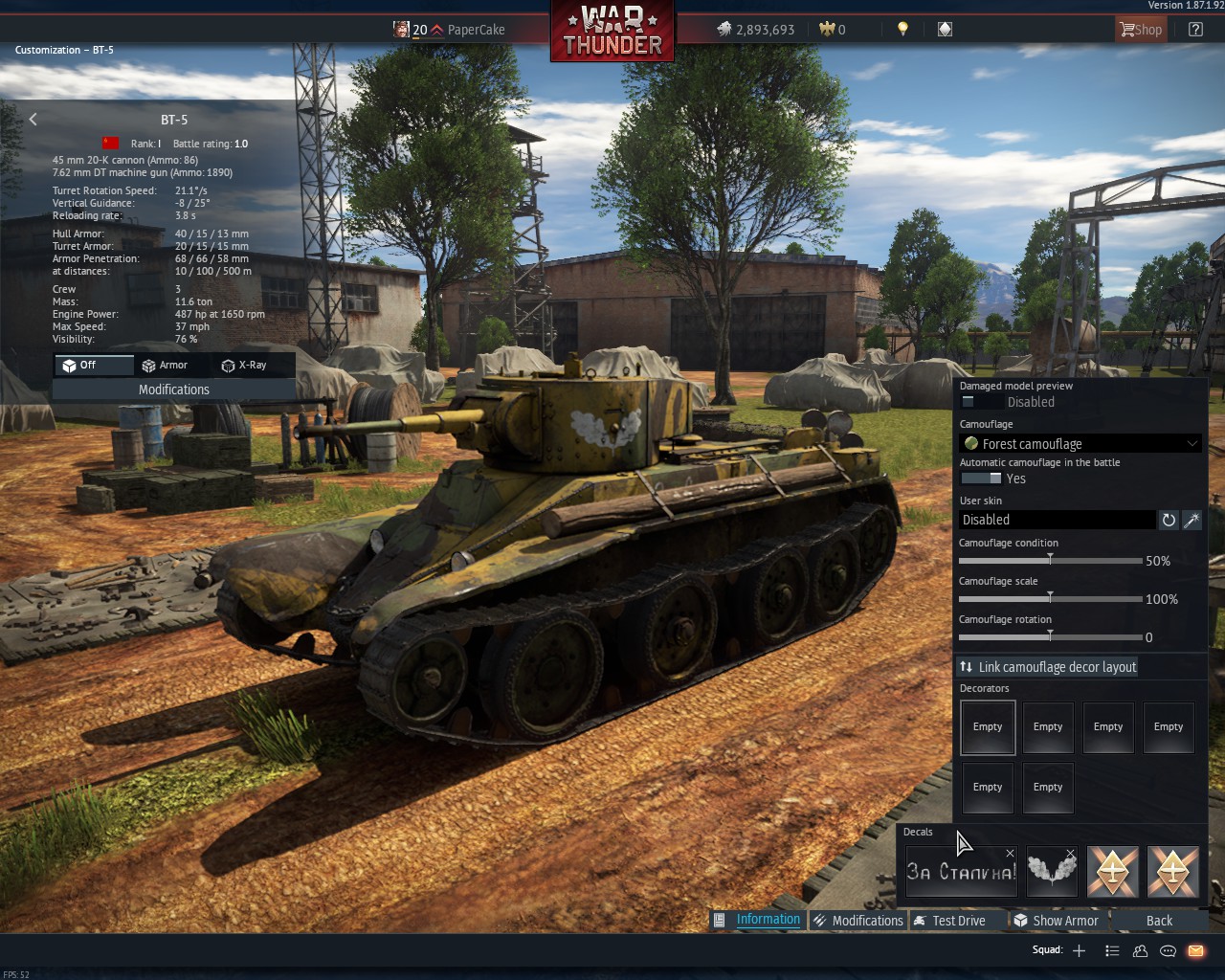Switch to X-Ray view mode
Image resolution: width=1225 pixels, height=980 pixels.
click(243, 365)
